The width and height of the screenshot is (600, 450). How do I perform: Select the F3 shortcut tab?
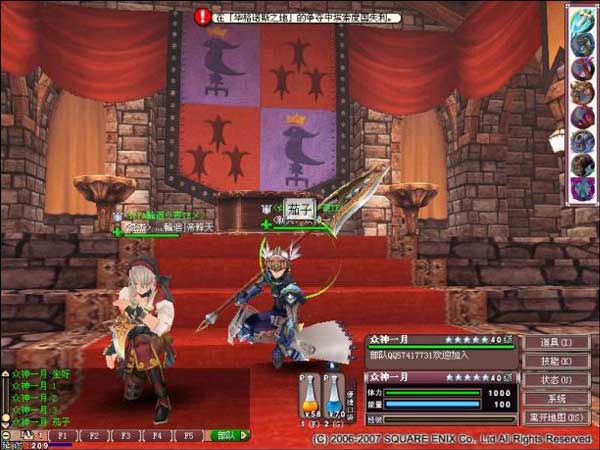126,436
